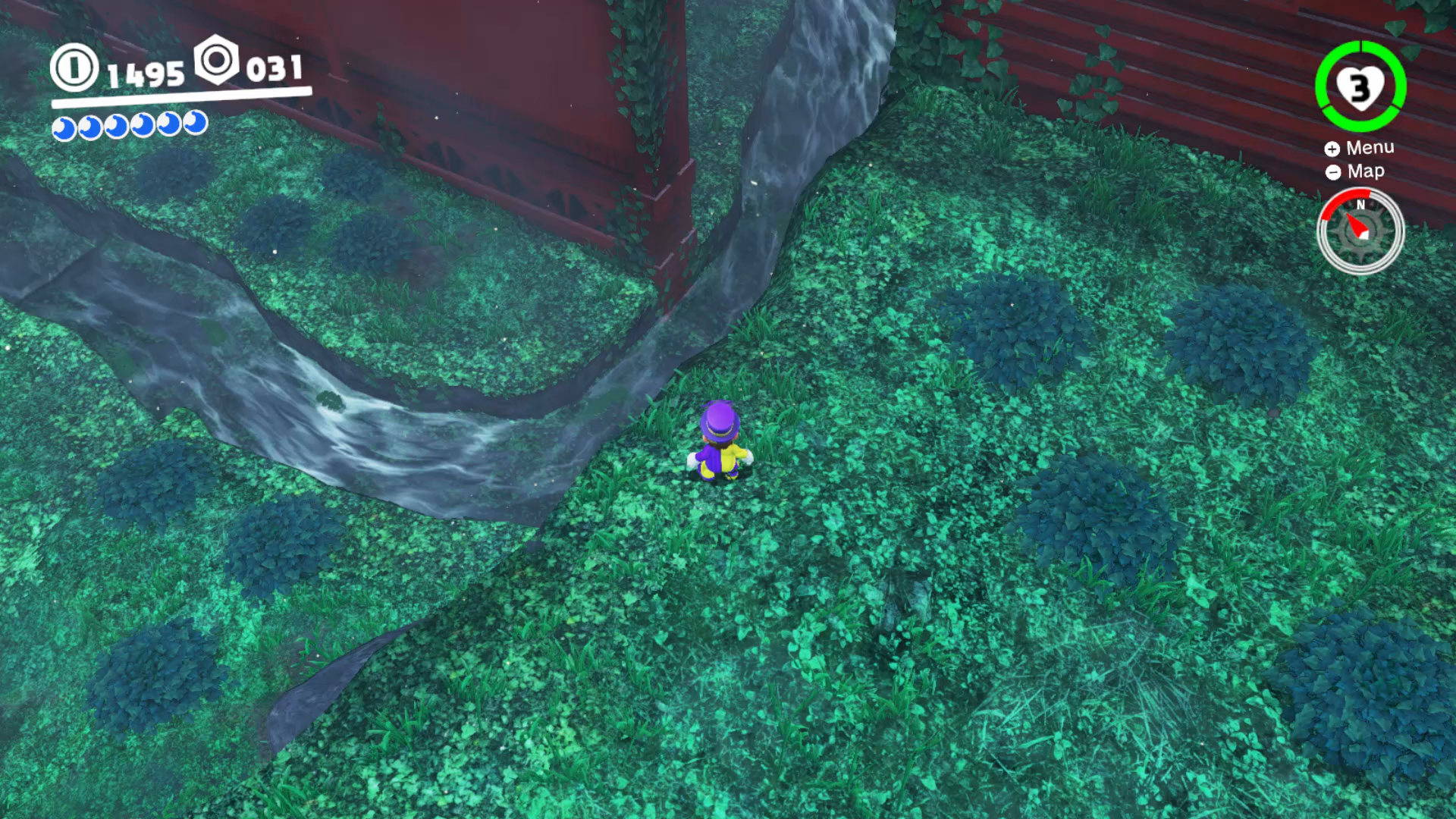Click the compass dial in the corner

1361,231
